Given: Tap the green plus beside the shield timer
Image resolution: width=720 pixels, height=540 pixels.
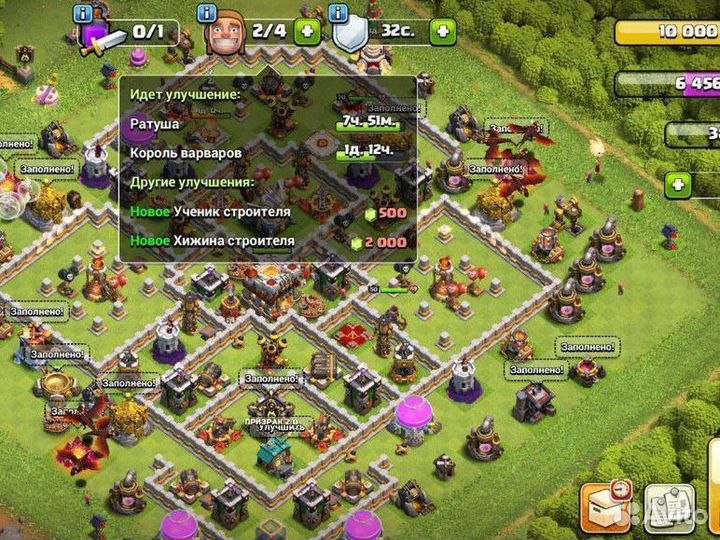Looking at the screenshot, I should point(442,32).
